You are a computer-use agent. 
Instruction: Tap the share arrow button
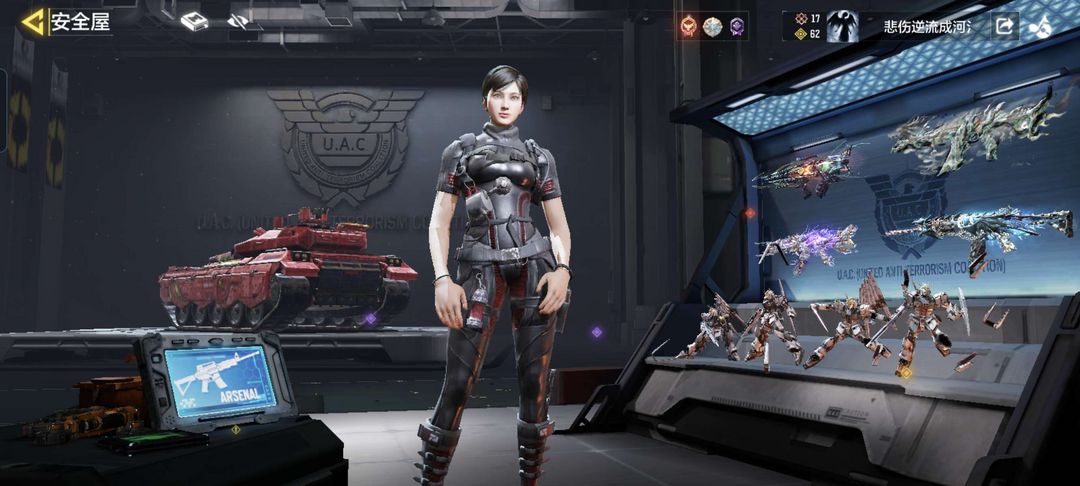coord(1004,27)
